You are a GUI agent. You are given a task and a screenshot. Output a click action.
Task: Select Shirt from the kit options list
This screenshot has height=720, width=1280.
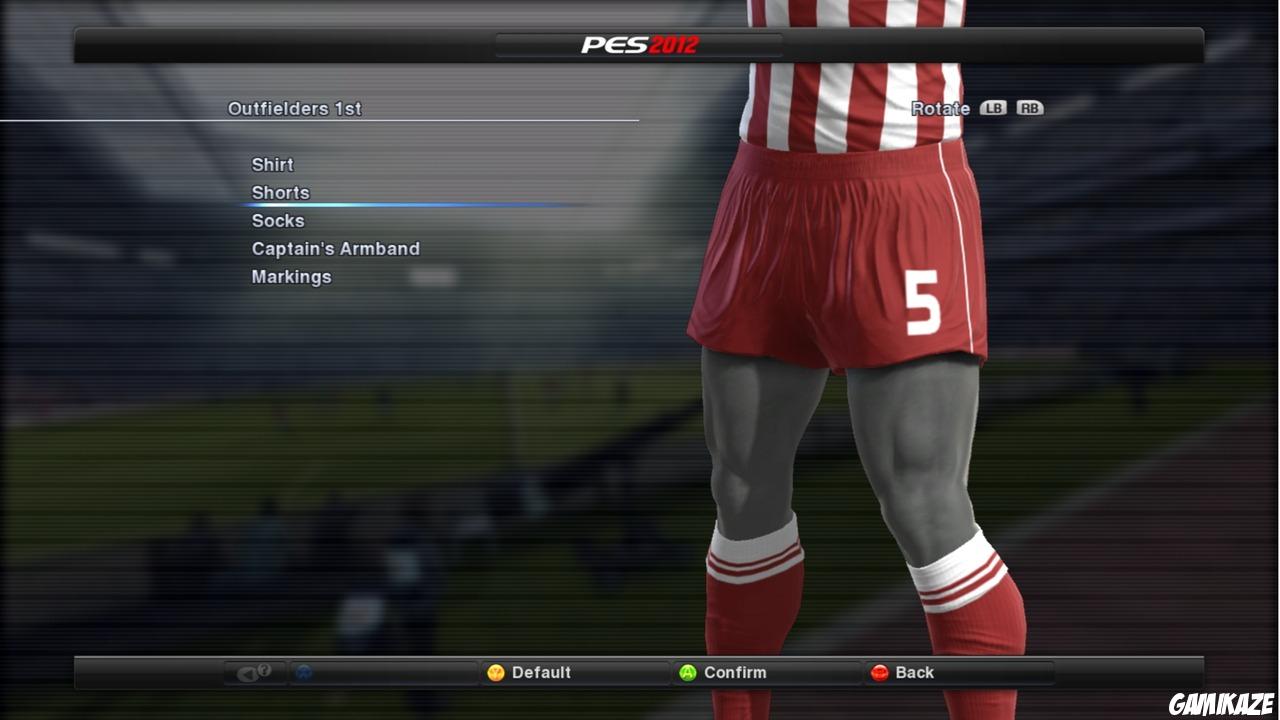272,164
